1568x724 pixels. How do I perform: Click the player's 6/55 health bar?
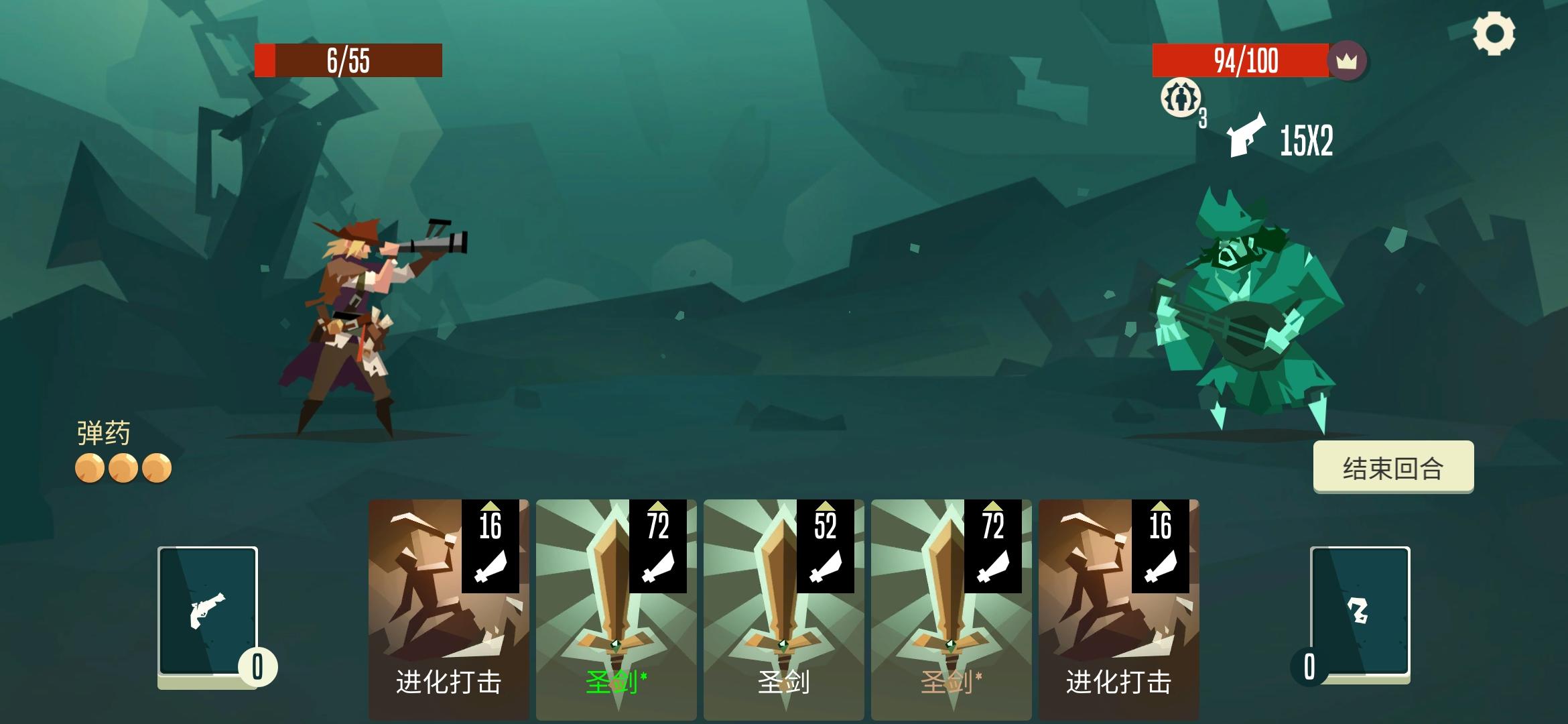348,60
